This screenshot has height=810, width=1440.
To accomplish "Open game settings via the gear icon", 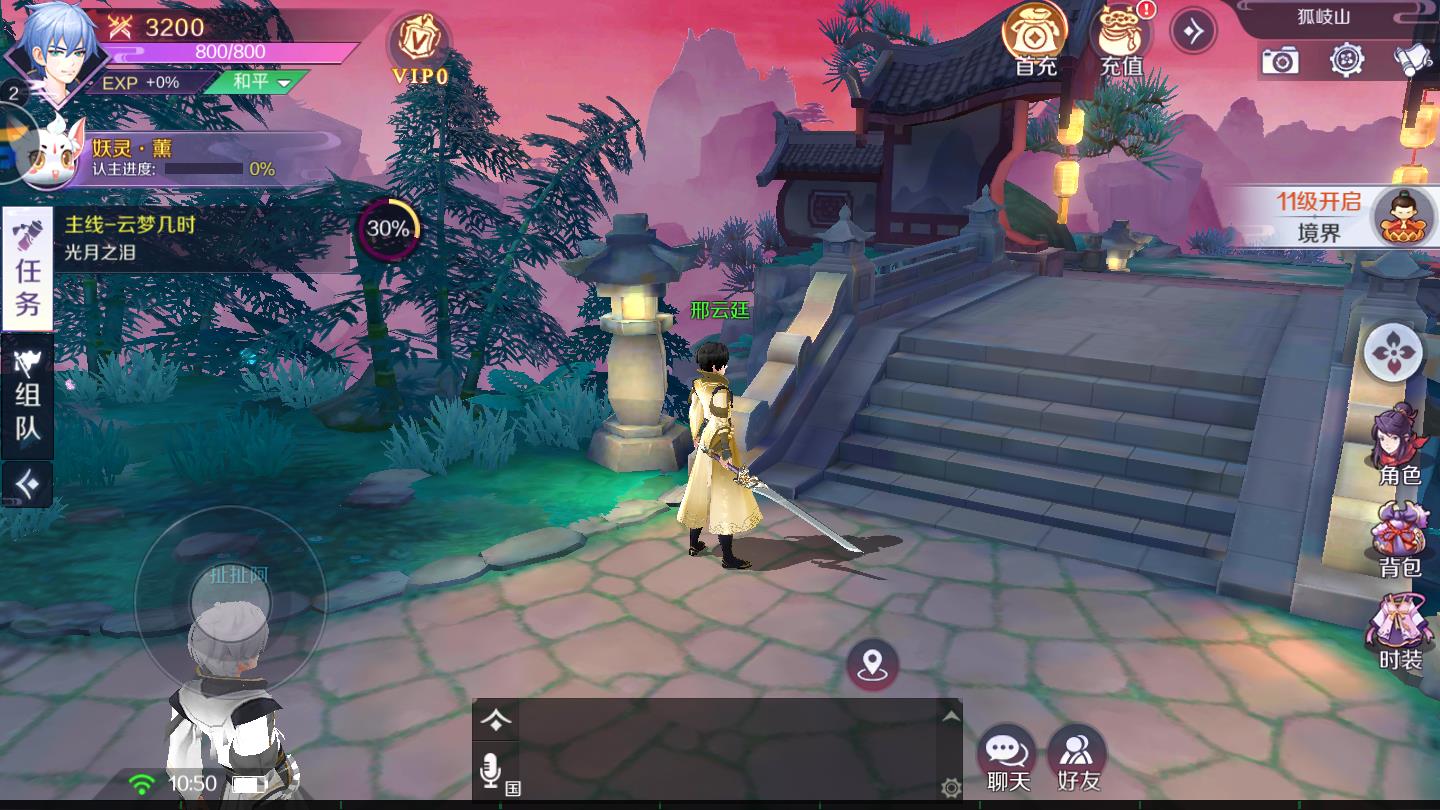I will pyautogui.click(x=1344, y=62).
